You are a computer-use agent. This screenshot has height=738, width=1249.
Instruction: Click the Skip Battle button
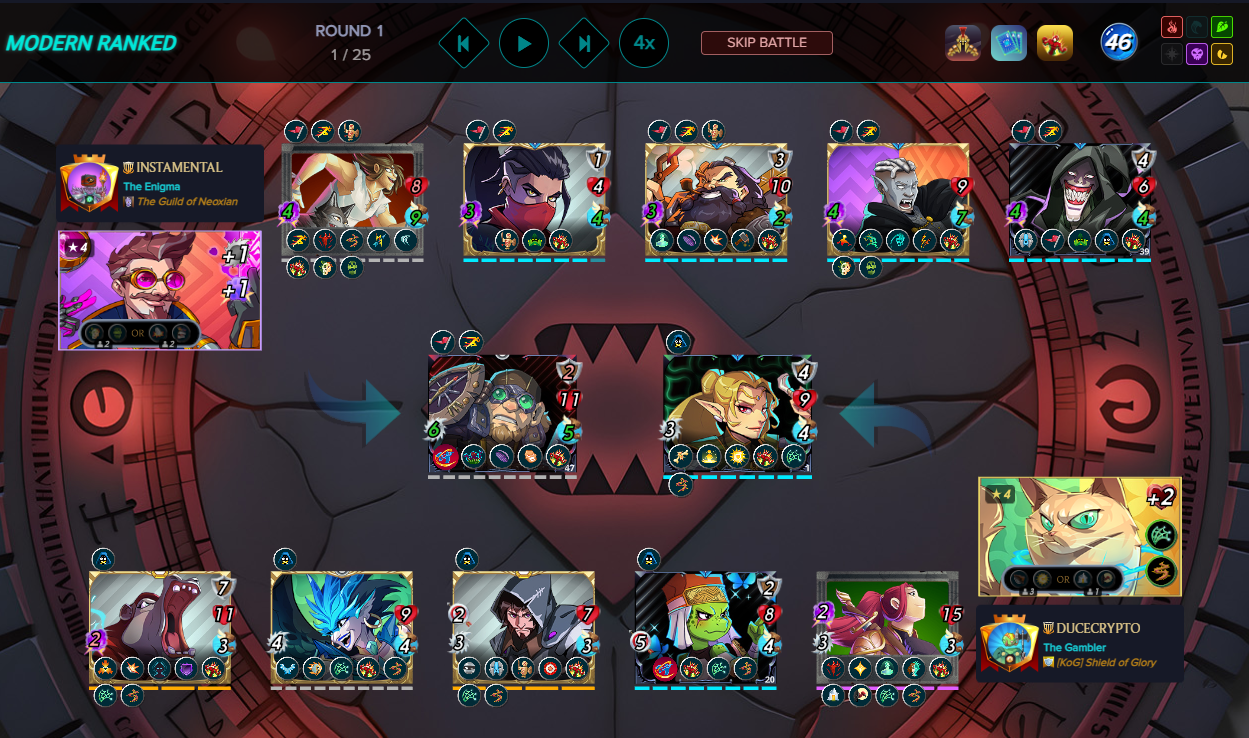pos(767,43)
